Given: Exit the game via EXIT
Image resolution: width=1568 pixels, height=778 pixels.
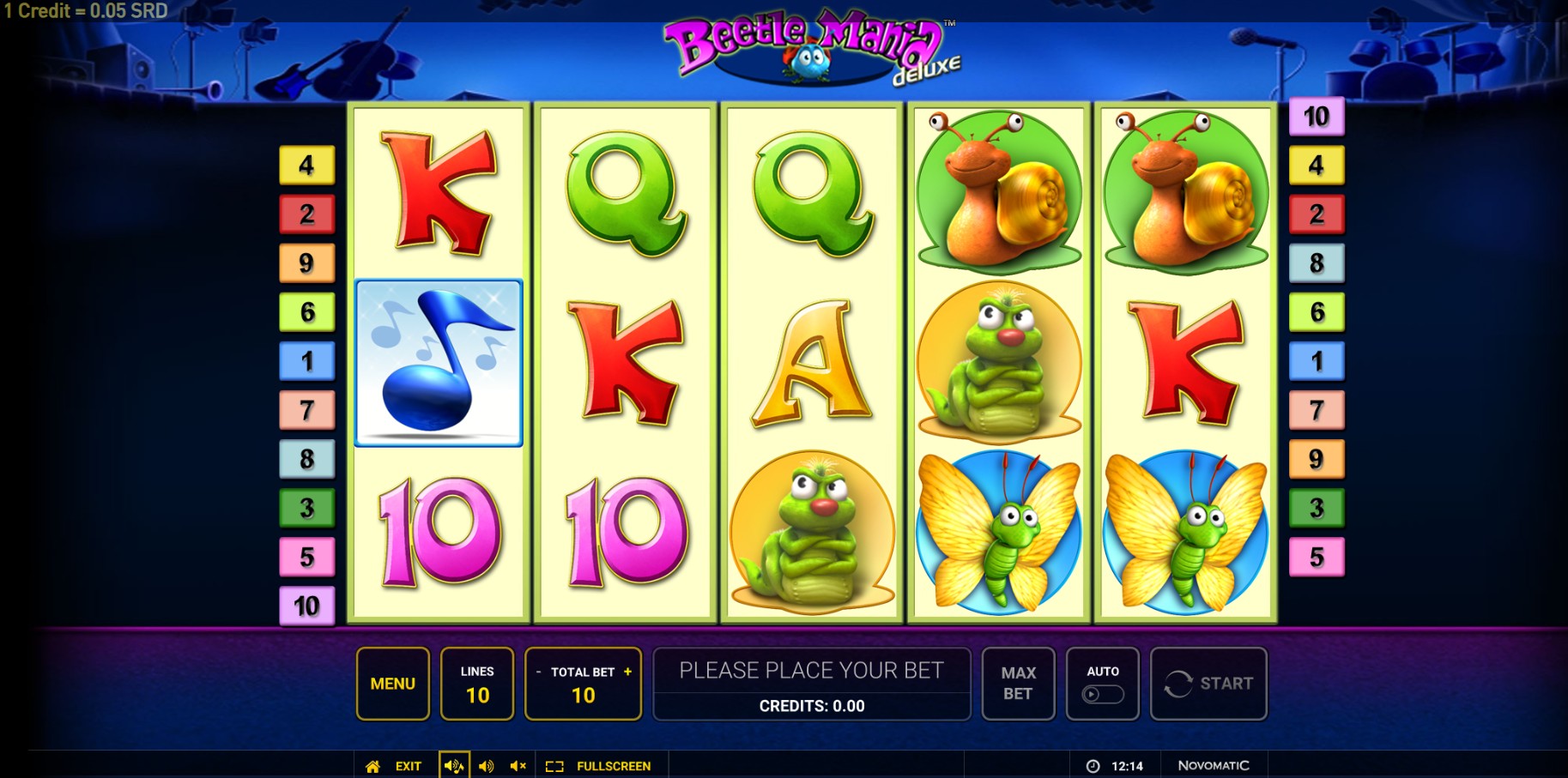Looking at the screenshot, I should pos(408,766).
